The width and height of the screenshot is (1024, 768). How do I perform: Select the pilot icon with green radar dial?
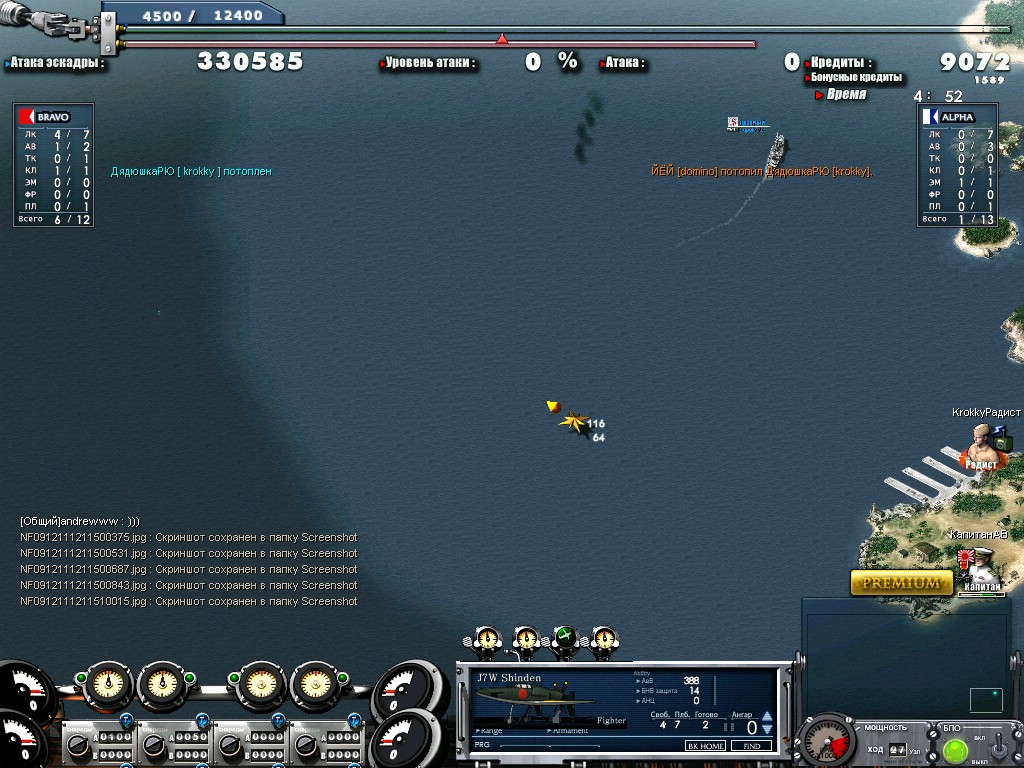coord(564,638)
